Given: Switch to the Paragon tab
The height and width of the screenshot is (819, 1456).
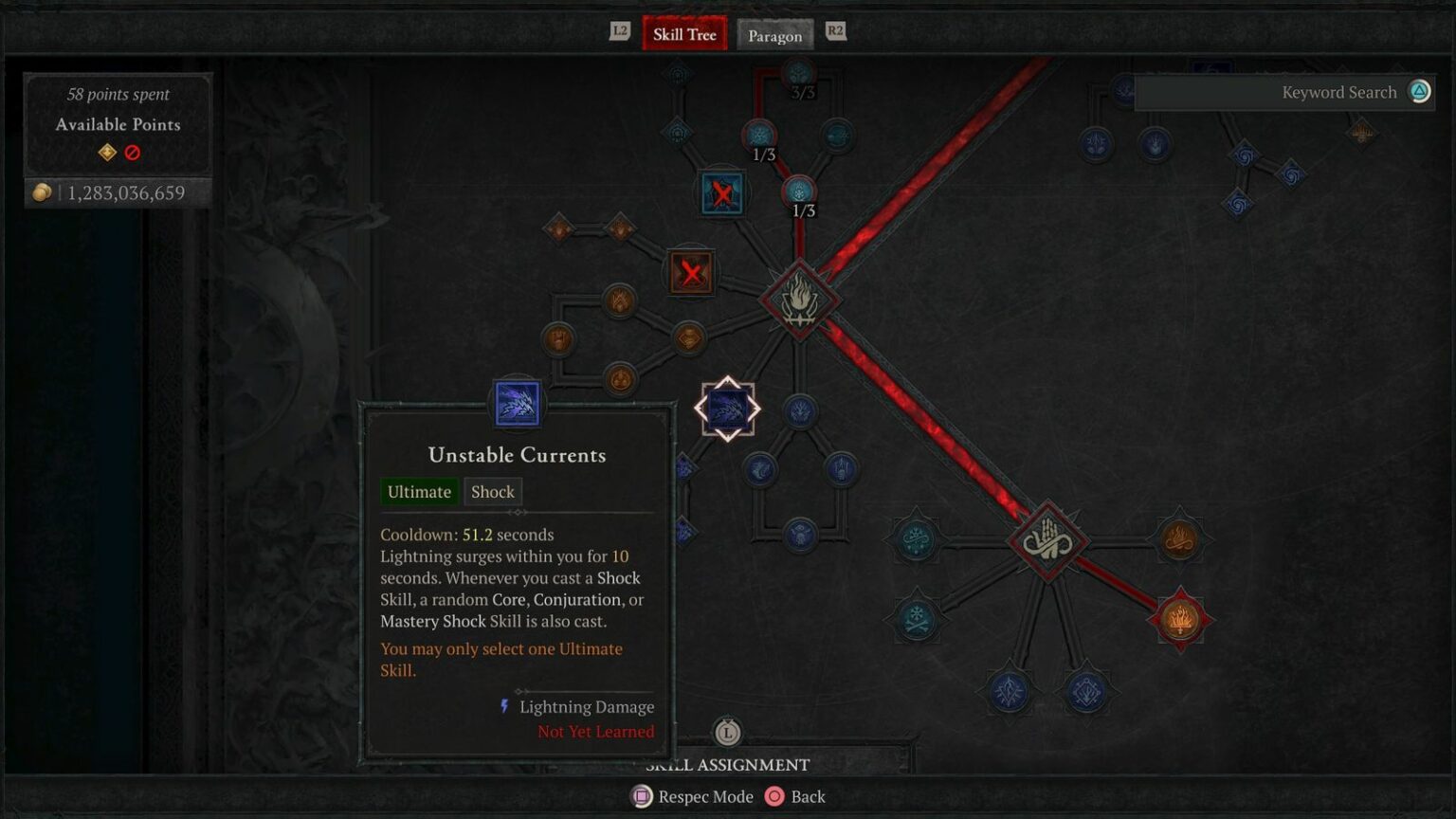Looking at the screenshot, I should point(774,36).
